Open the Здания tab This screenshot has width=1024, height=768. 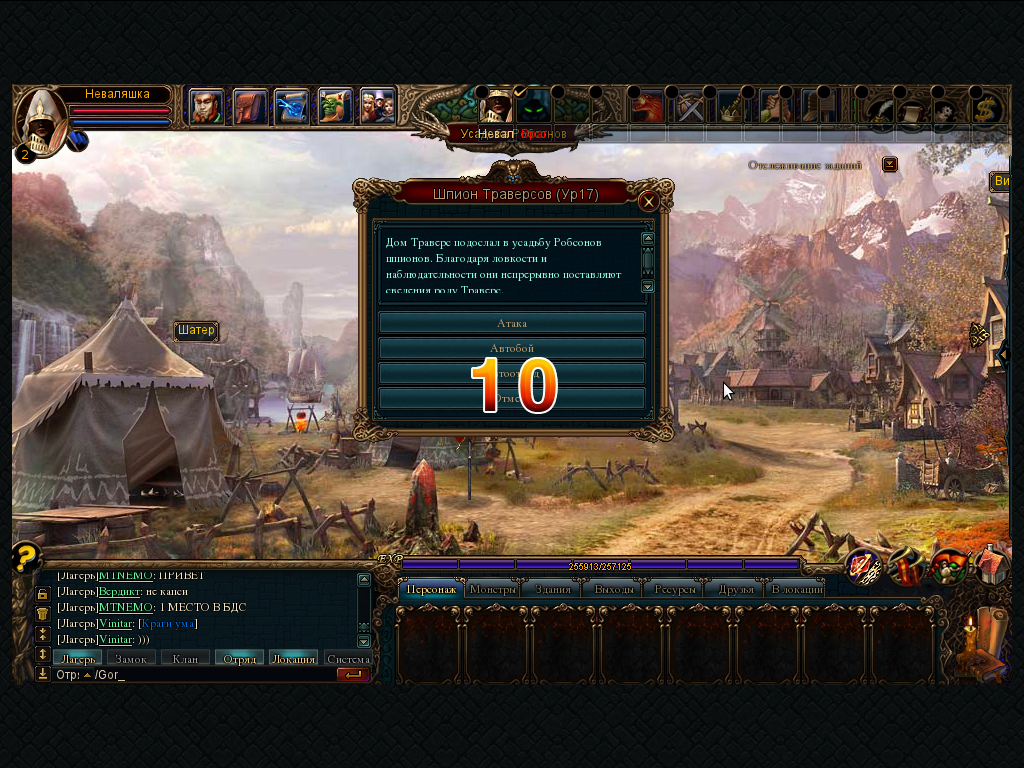coord(552,589)
